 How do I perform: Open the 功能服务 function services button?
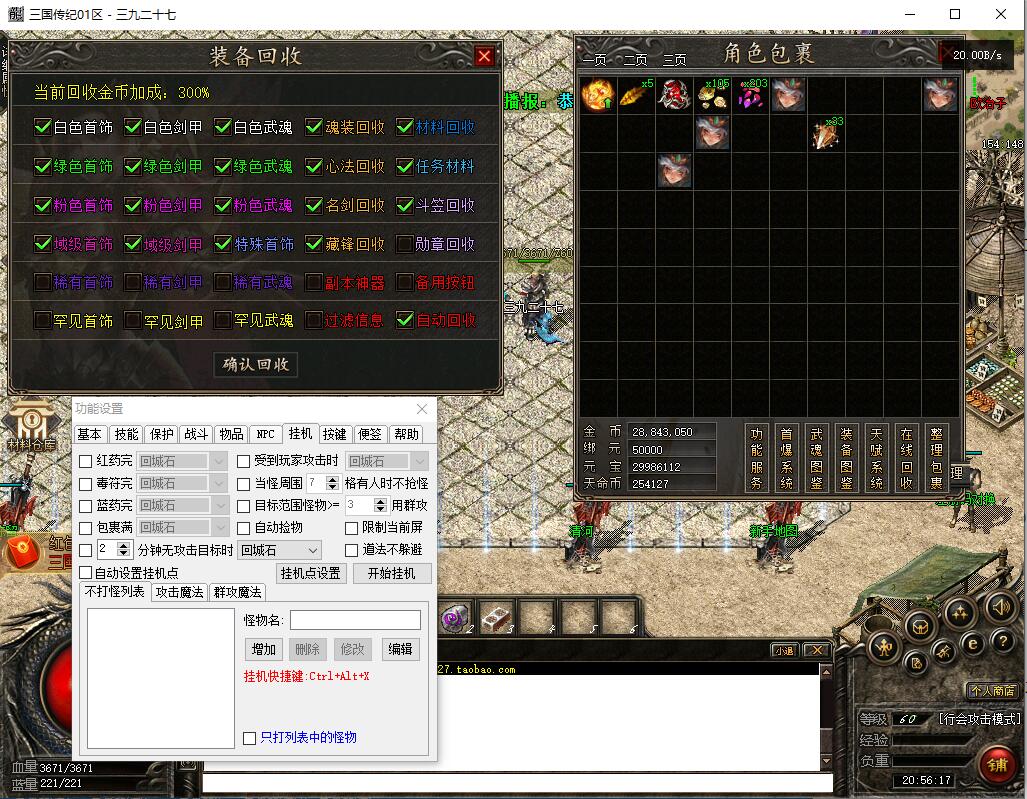coord(757,457)
